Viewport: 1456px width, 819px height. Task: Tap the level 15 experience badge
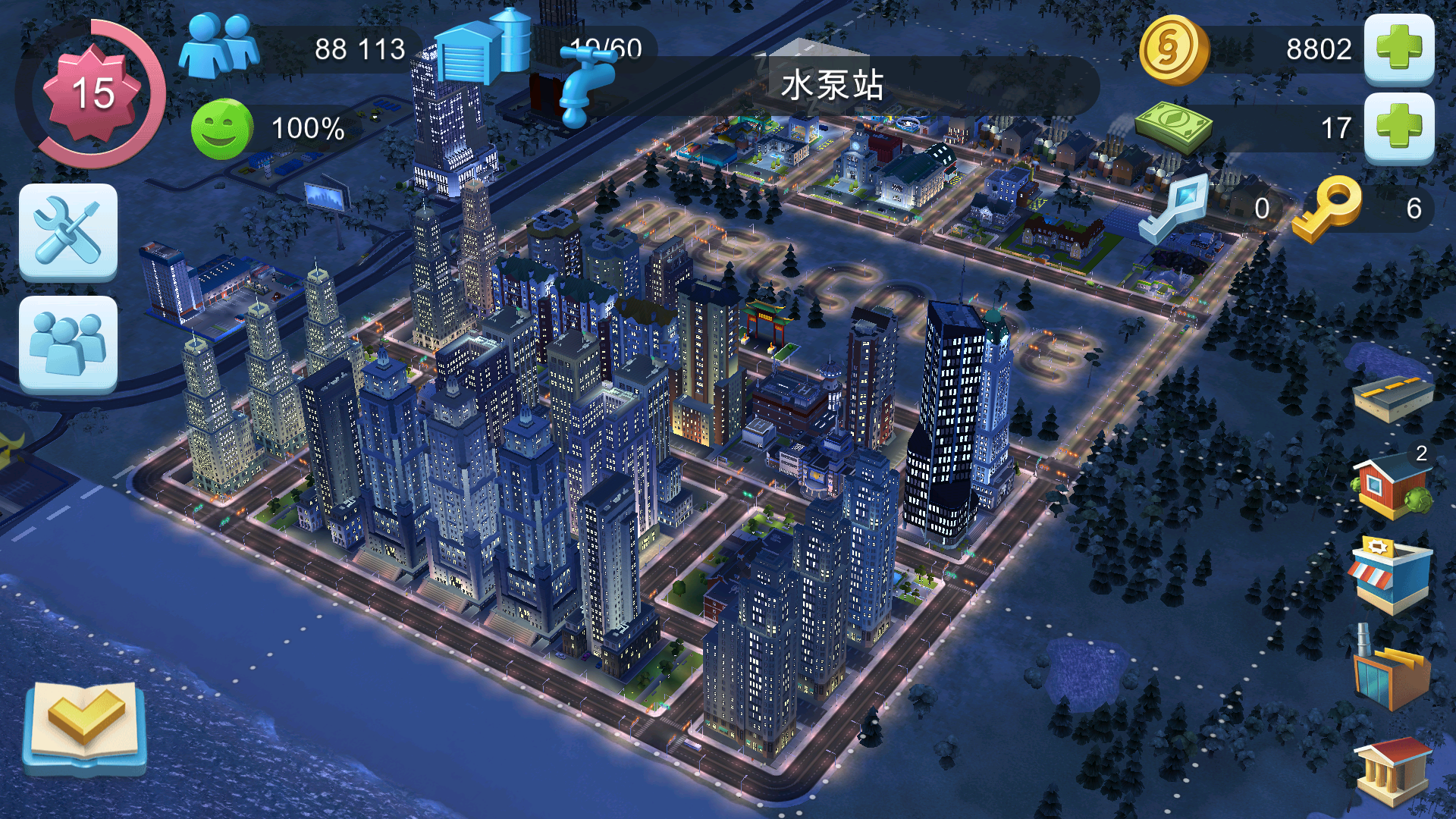pos(93,93)
